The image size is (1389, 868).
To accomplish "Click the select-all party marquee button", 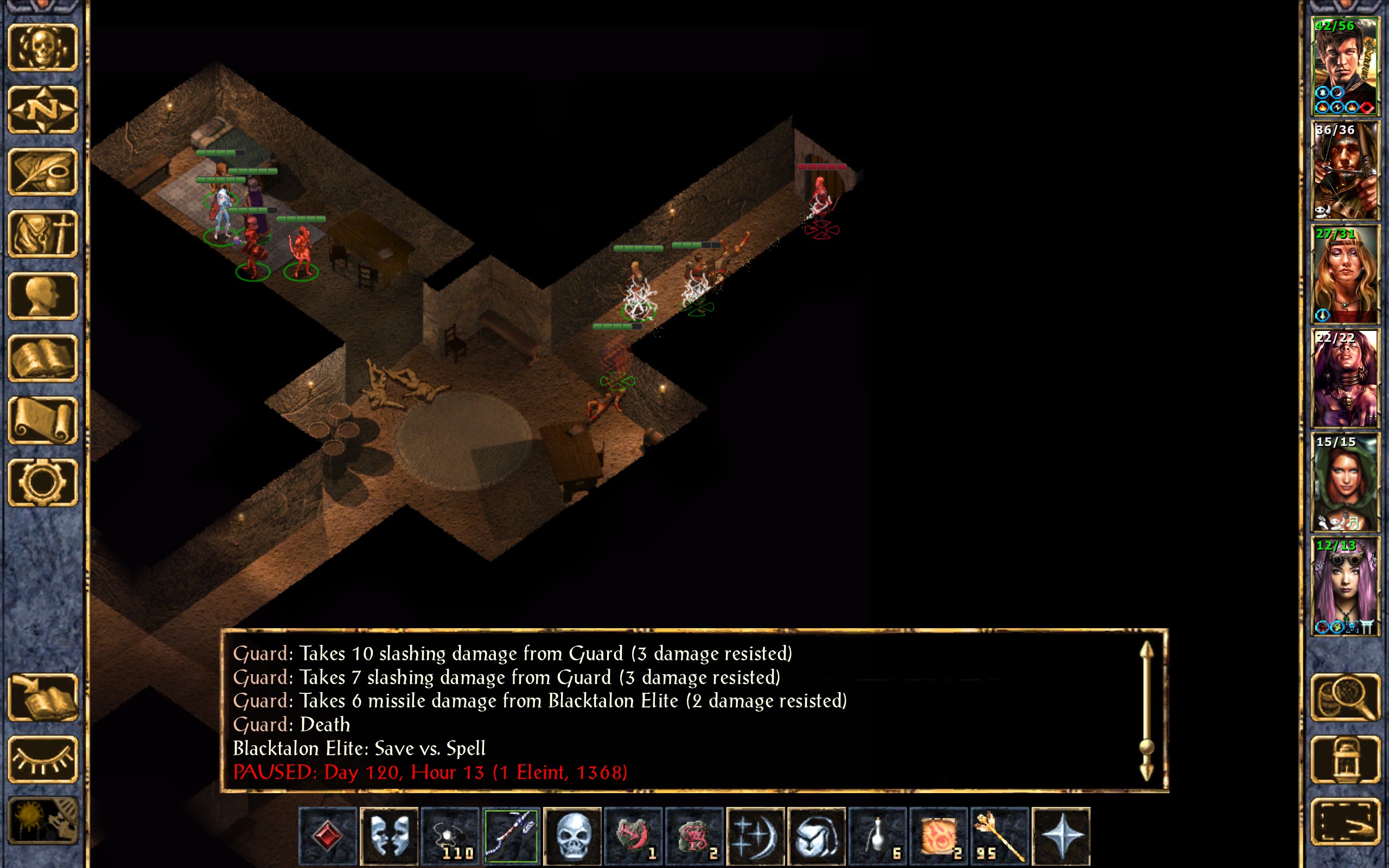I will click(x=1345, y=821).
